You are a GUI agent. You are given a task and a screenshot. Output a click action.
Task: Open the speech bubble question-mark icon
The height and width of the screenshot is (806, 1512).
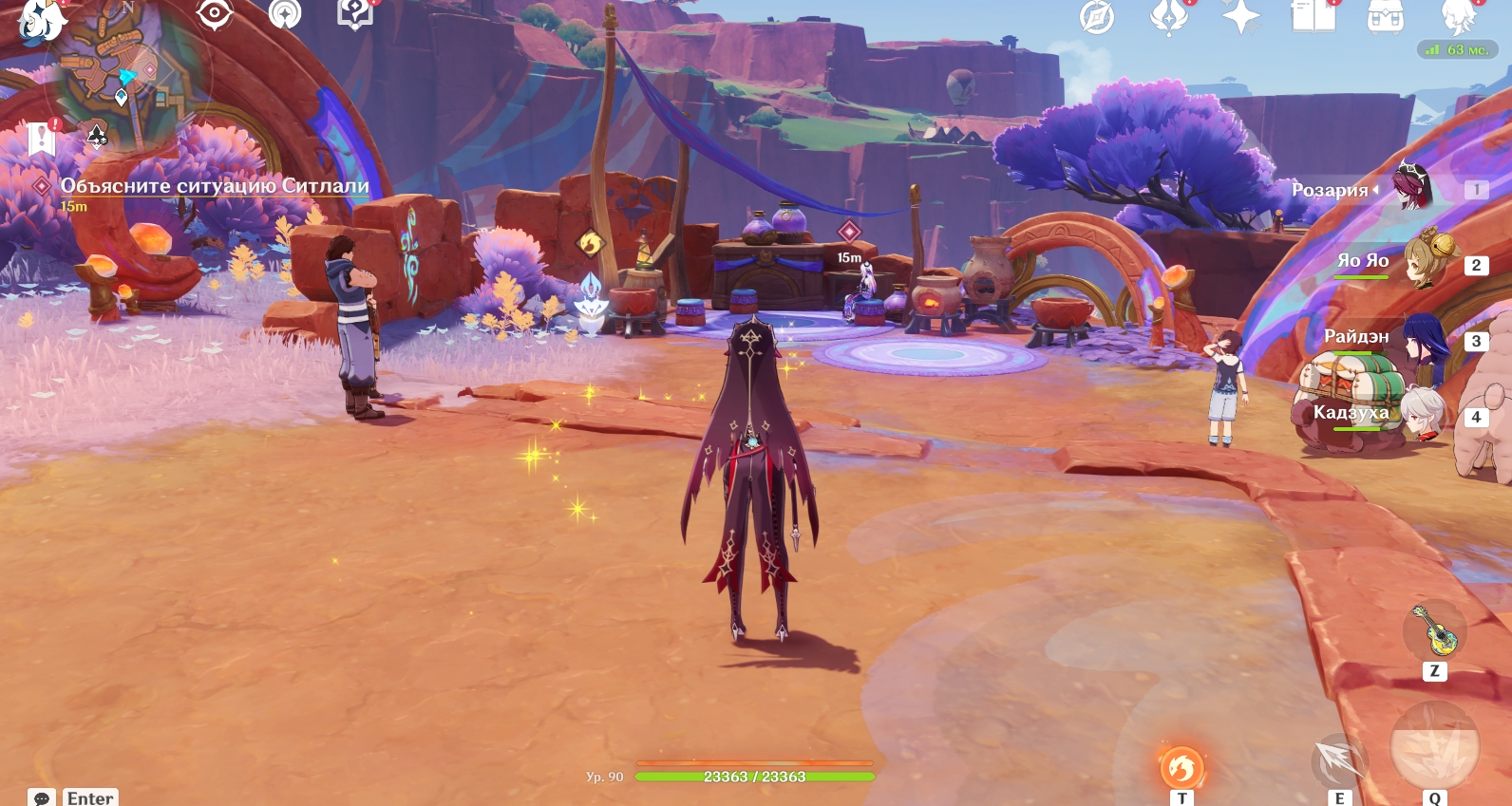pos(355,13)
